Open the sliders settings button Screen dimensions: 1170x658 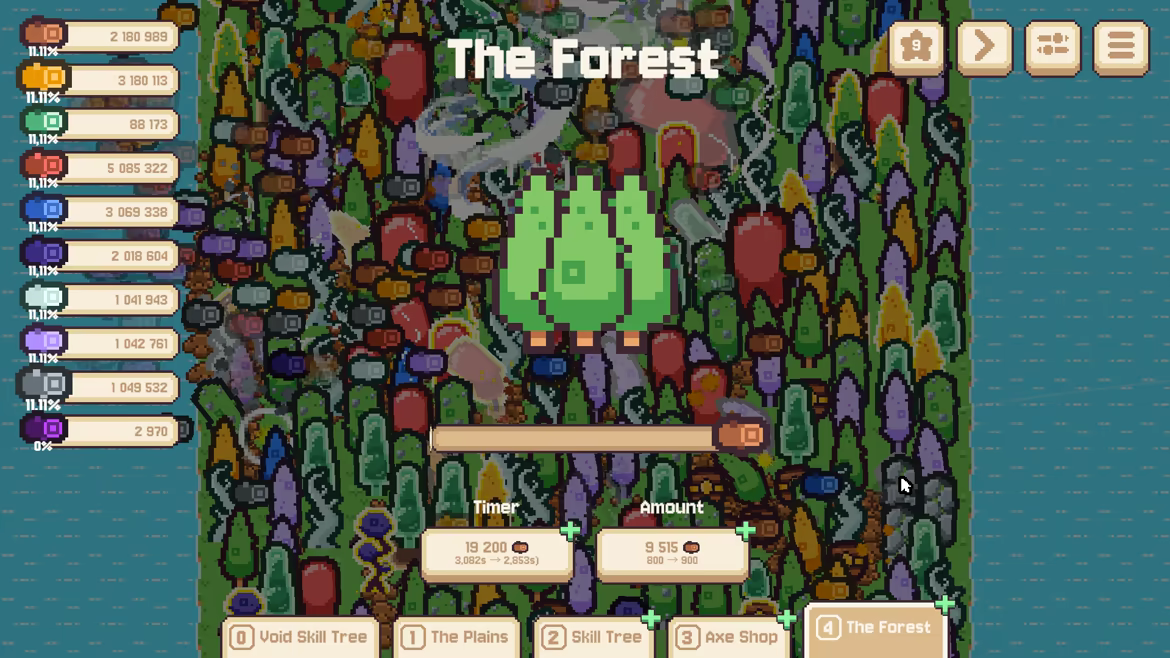click(x=1052, y=46)
